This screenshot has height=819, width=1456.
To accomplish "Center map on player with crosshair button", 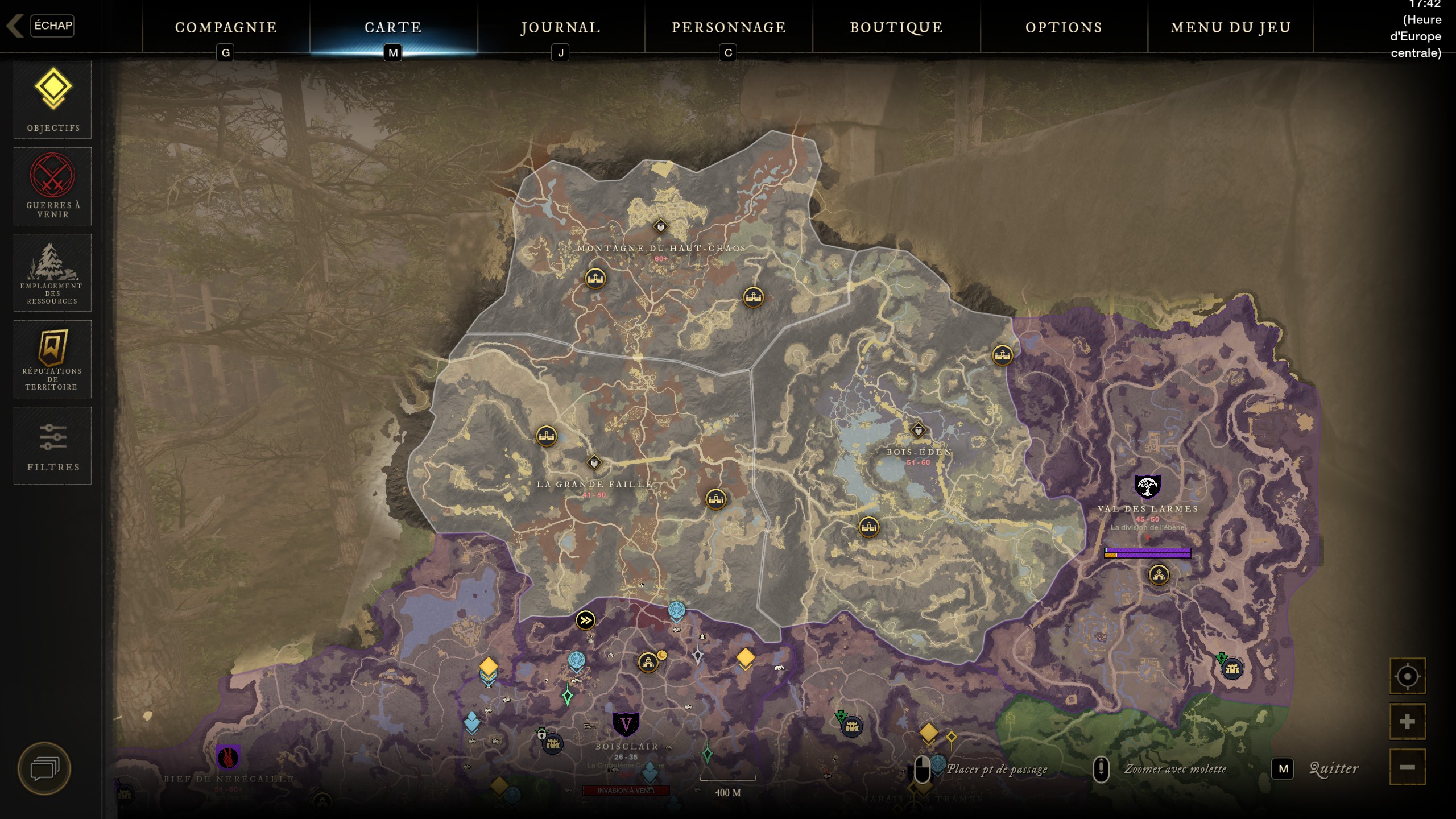I will [1407, 676].
